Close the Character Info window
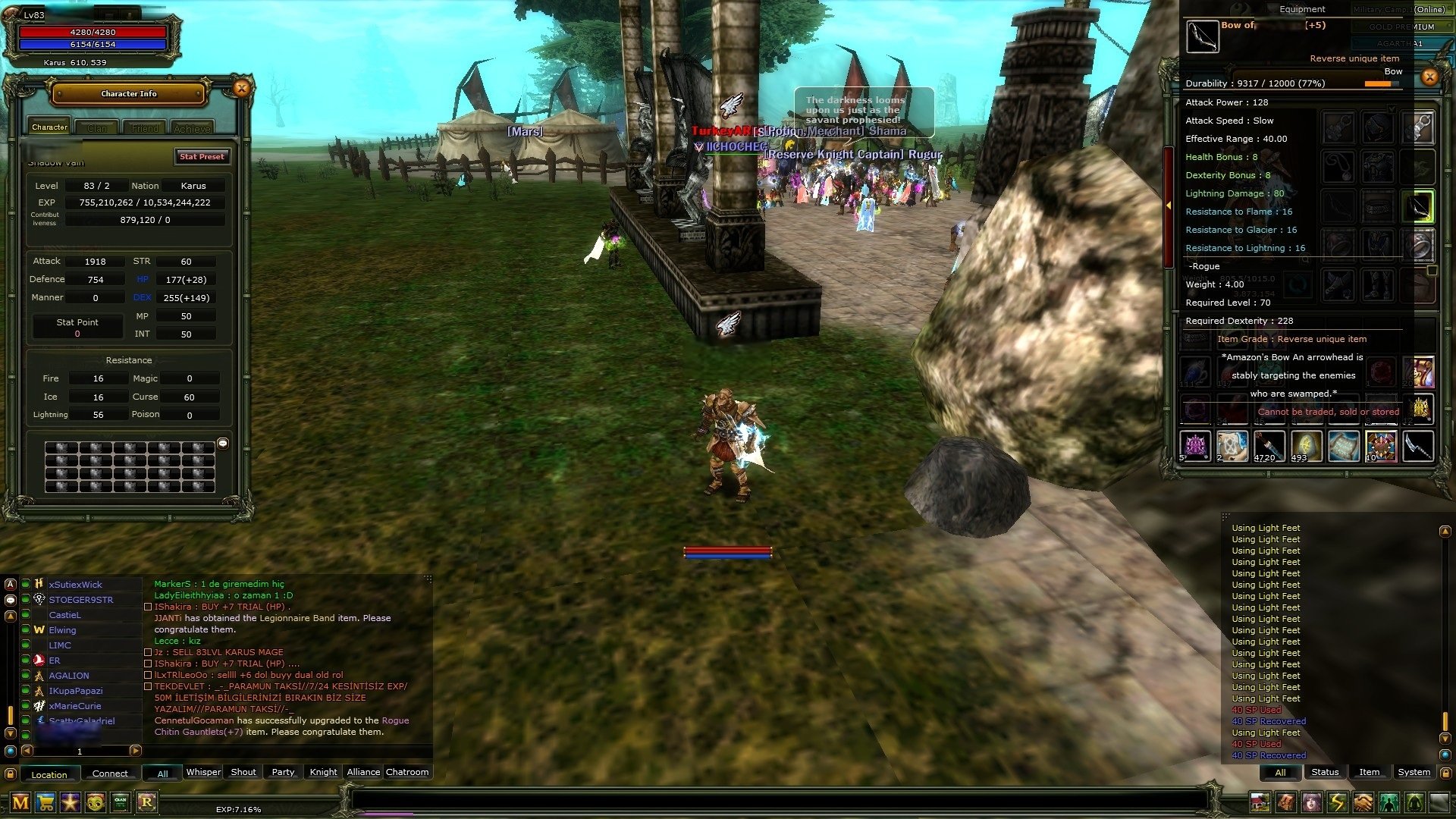Viewport: 1456px width, 819px height. (x=241, y=89)
